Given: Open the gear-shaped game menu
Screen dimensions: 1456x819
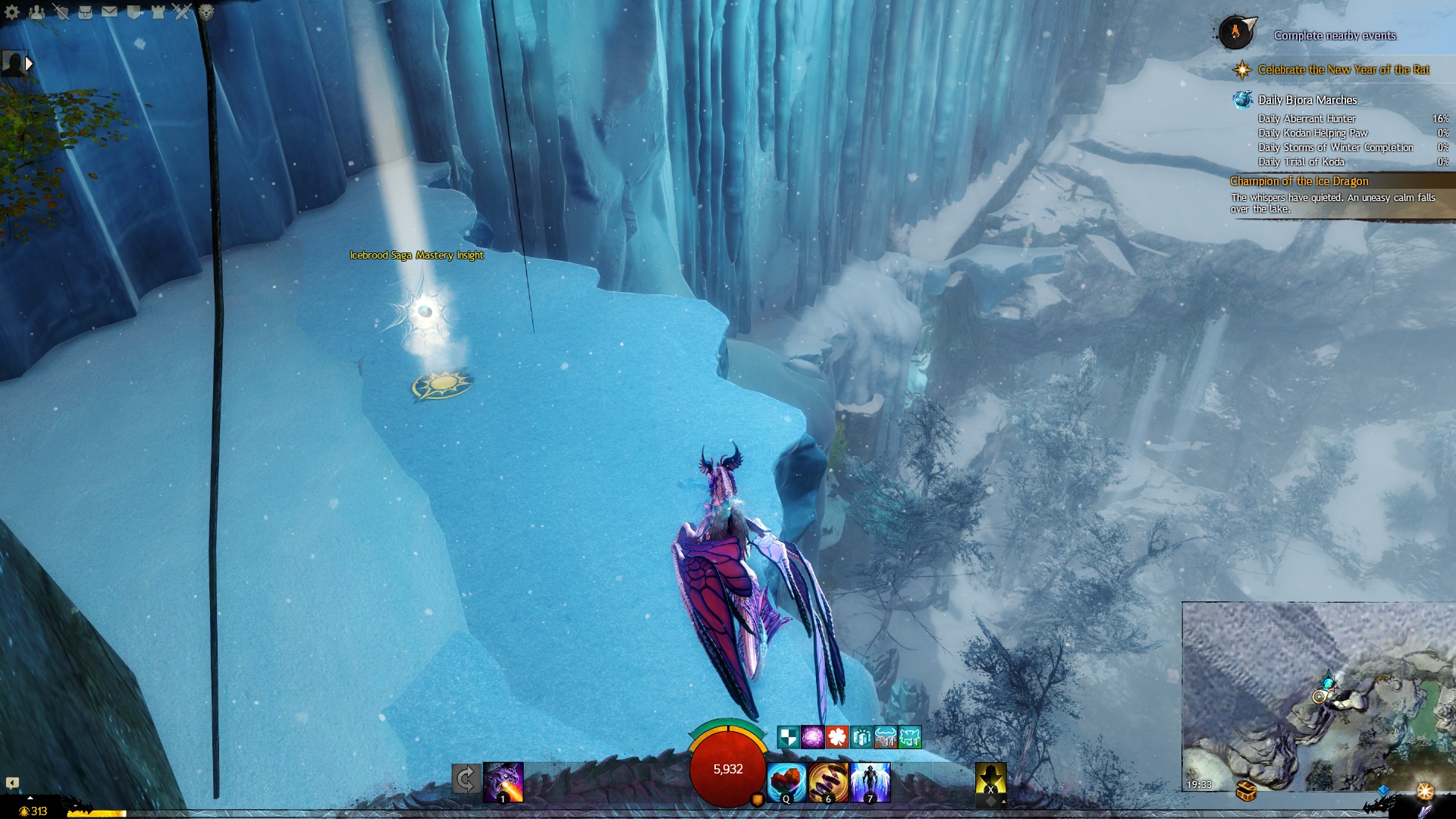Looking at the screenshot, I should [12, 12].
